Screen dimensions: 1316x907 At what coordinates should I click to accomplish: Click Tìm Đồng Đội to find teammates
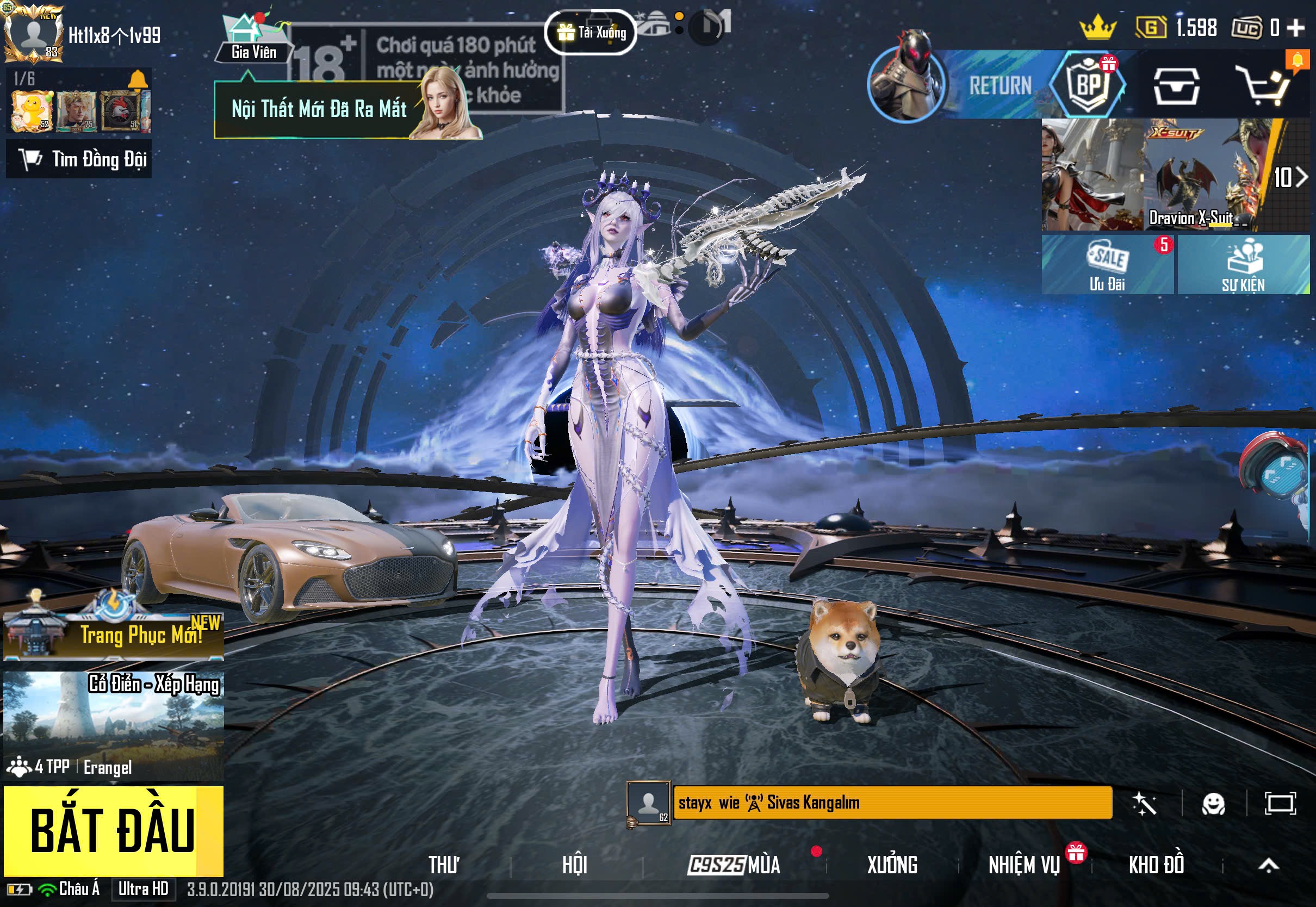coord(79,160)
